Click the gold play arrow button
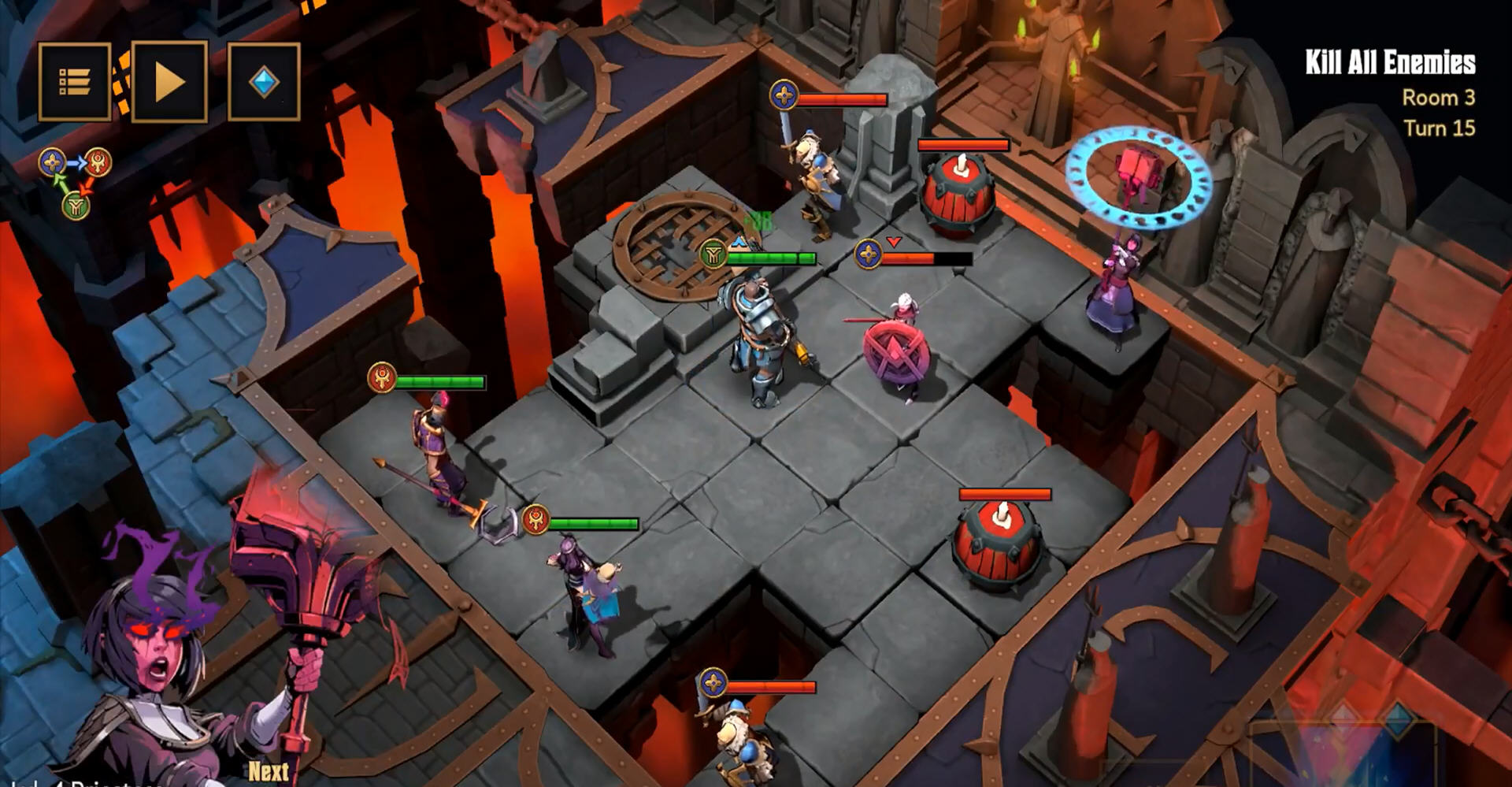Screen dimensions: 1512x787 pyautogui.click(x=169, y=82)
